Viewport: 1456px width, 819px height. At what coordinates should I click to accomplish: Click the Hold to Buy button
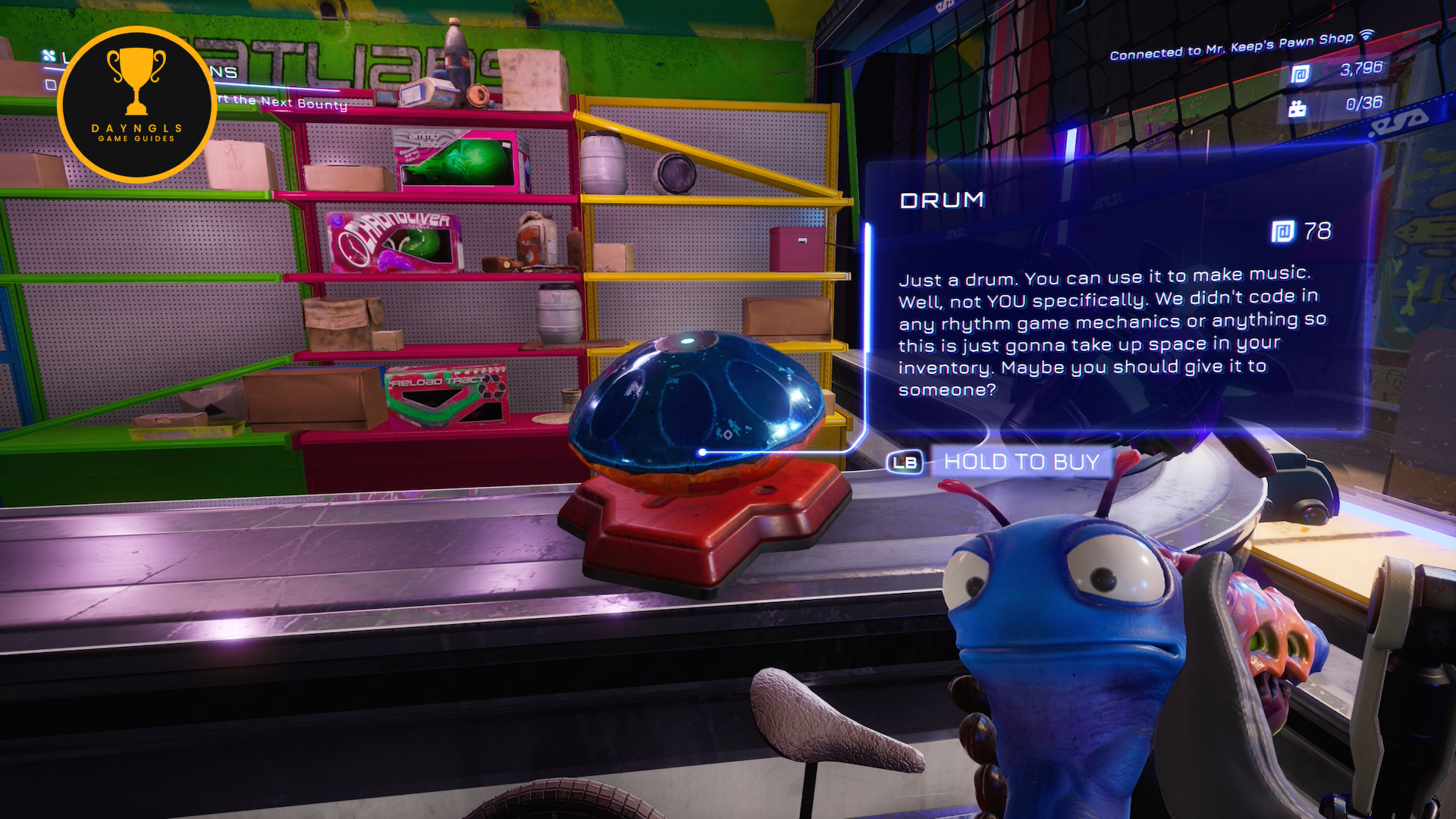click(x=1020, y=462)
